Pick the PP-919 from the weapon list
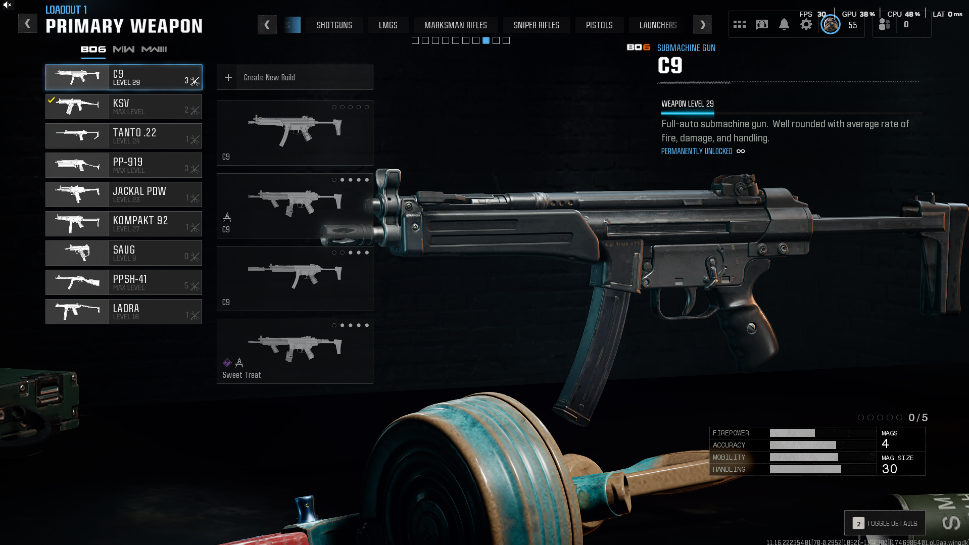 [123, 165]
